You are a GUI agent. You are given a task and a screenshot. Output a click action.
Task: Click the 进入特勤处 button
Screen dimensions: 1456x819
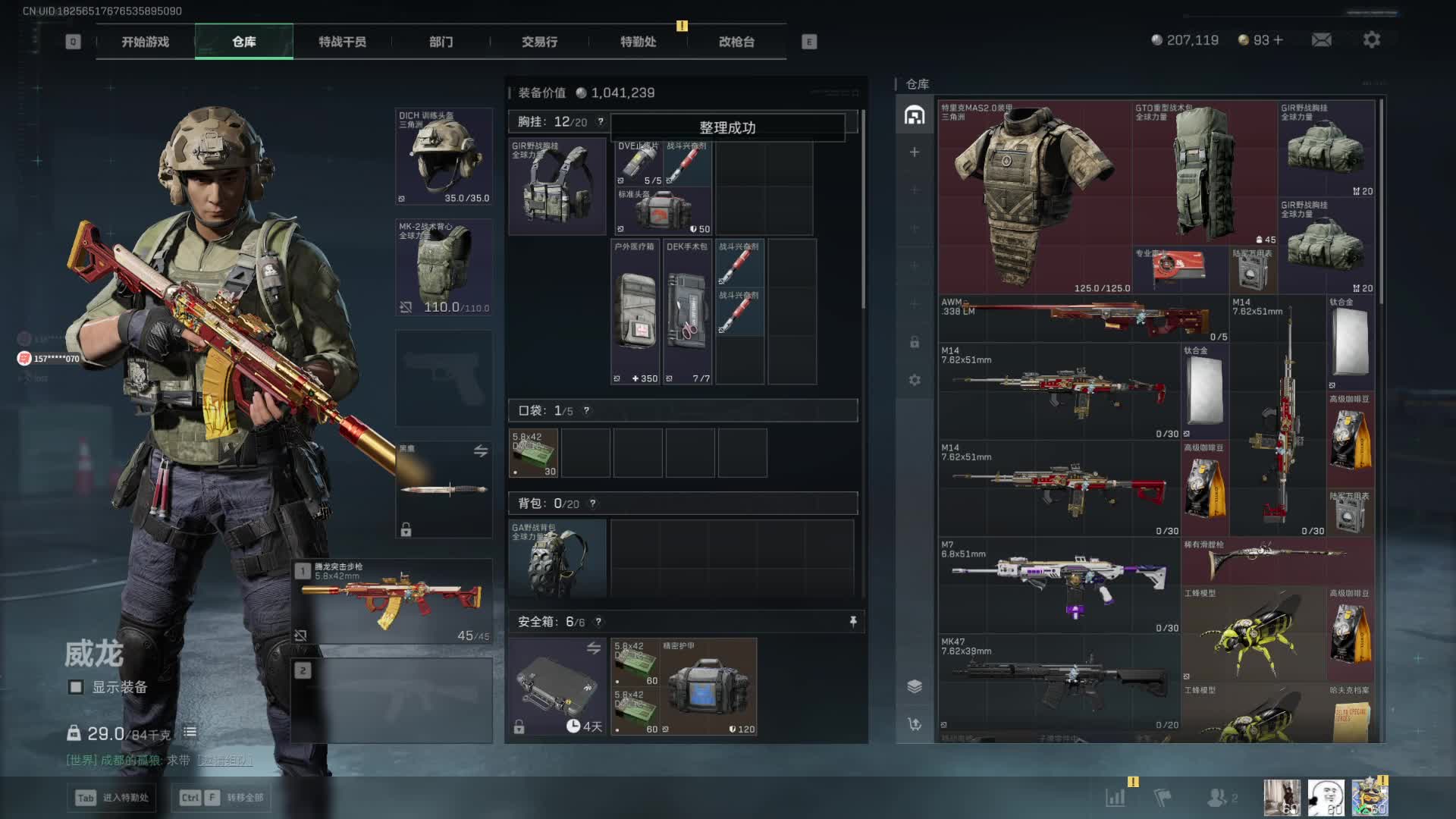pos(111,798)
